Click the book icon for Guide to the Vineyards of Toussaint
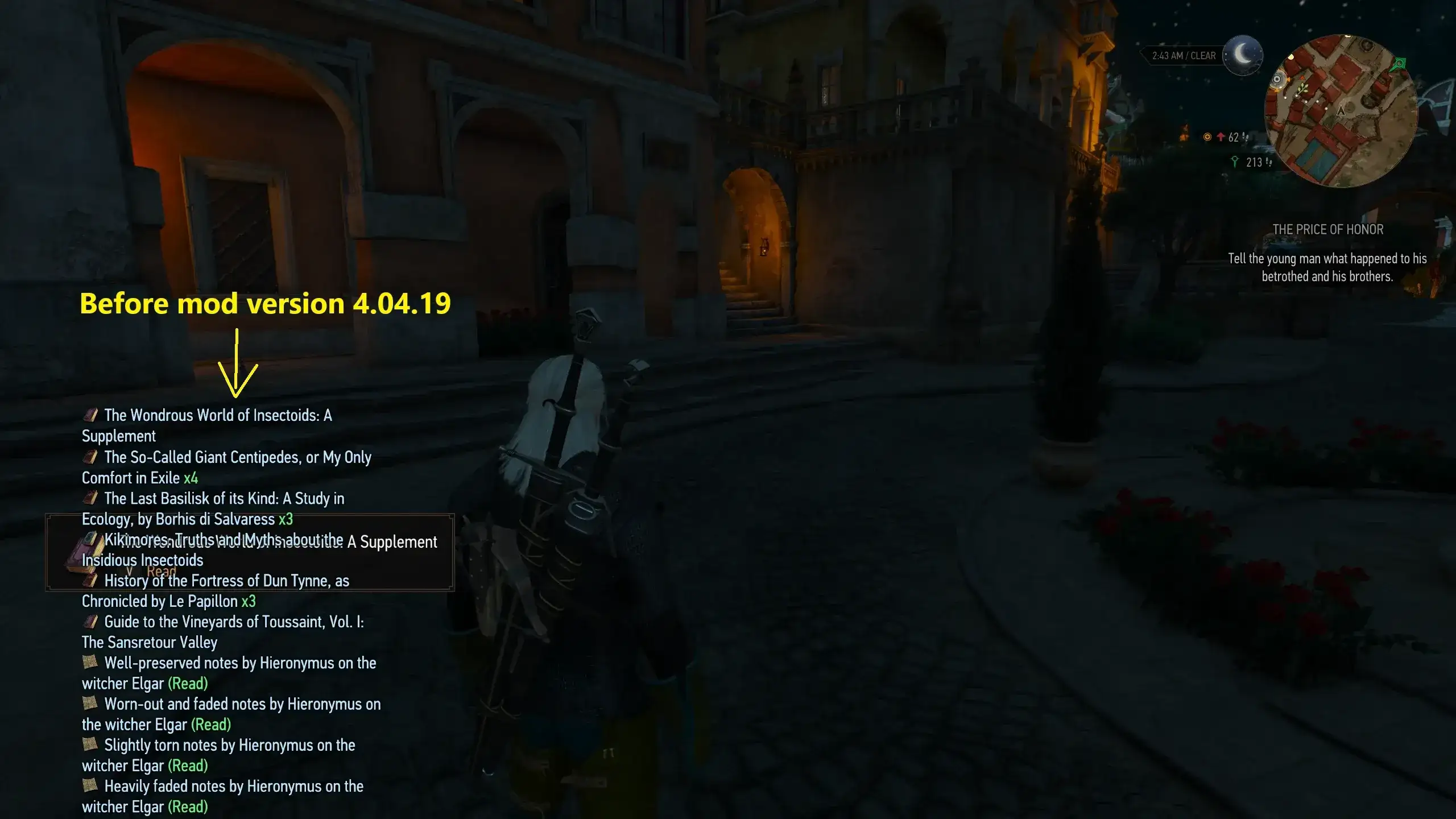Image resolution: width=1456 pixels, height=819 pixels. 91,622
